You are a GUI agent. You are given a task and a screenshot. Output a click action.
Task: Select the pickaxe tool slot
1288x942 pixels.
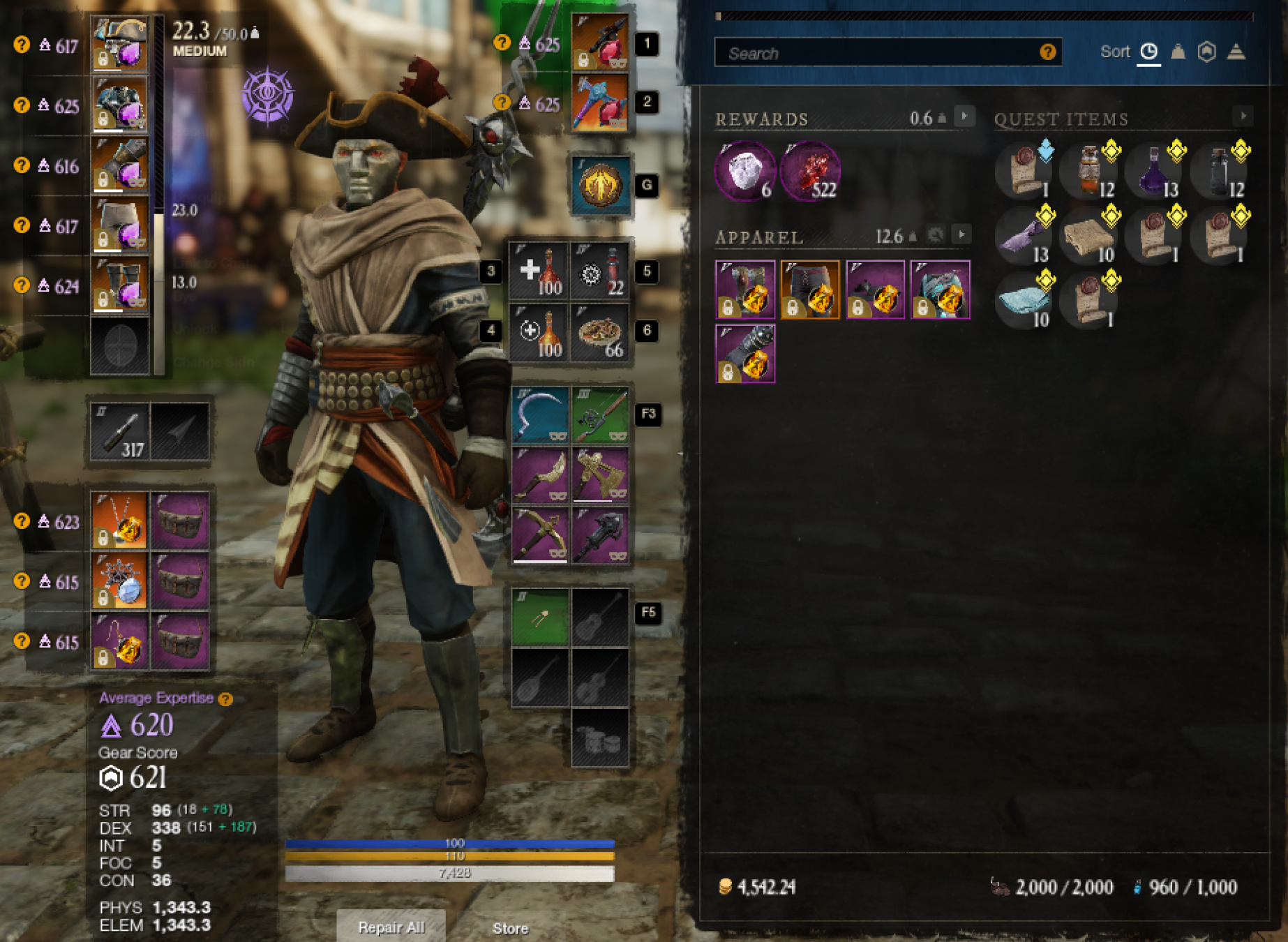click(539, 535)
